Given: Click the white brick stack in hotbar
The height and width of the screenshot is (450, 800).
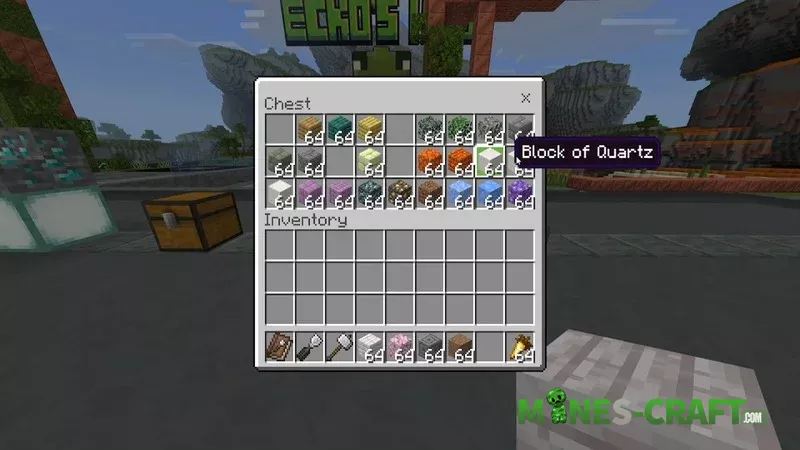Looking at the screenshot, I should click(x=370, y=346).
